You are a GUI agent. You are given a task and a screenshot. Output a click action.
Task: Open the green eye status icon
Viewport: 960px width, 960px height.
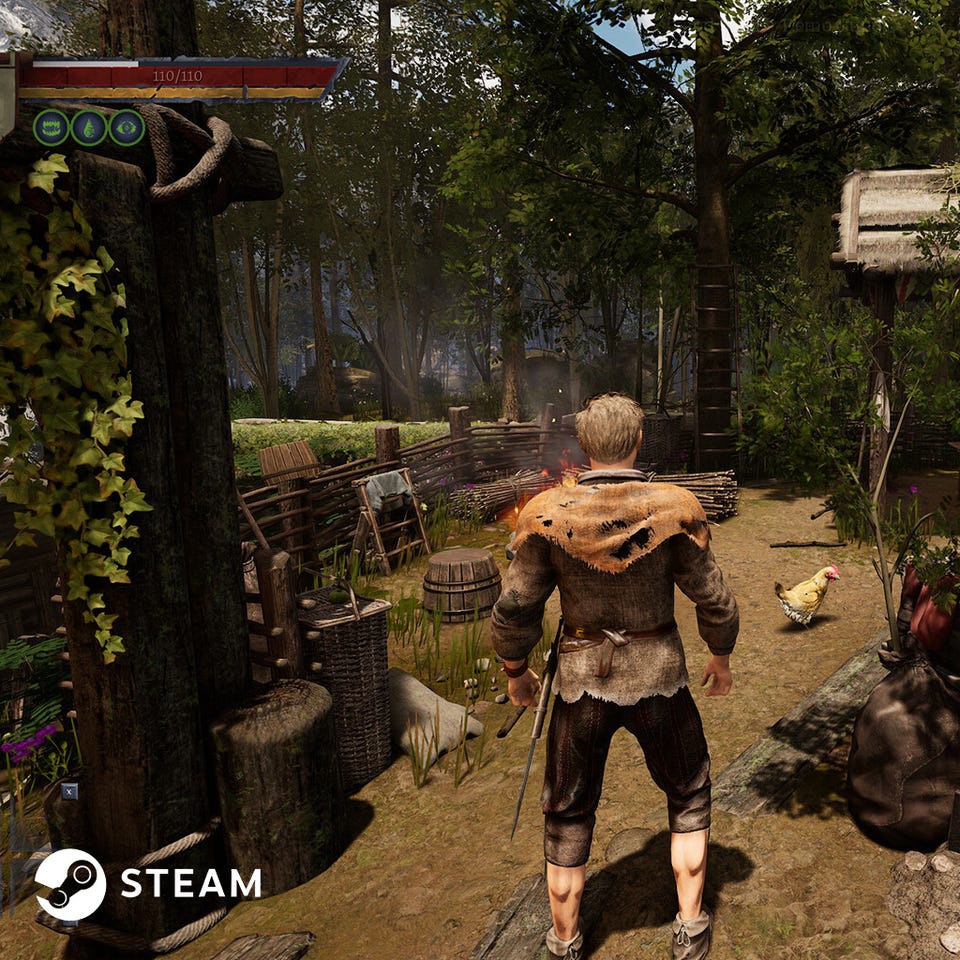click(x=127, y=128)
